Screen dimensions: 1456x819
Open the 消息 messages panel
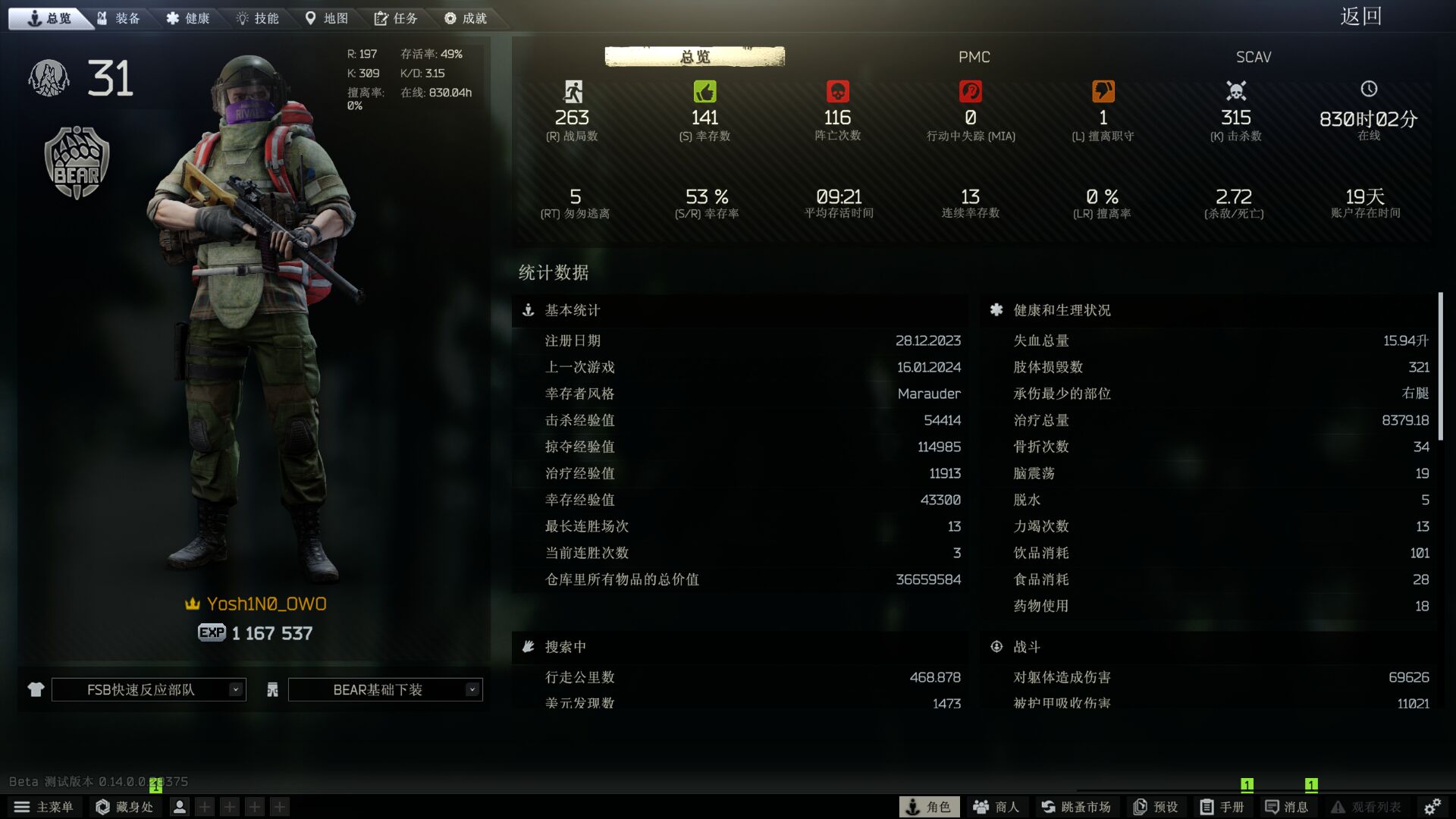tap(1287, 807)
